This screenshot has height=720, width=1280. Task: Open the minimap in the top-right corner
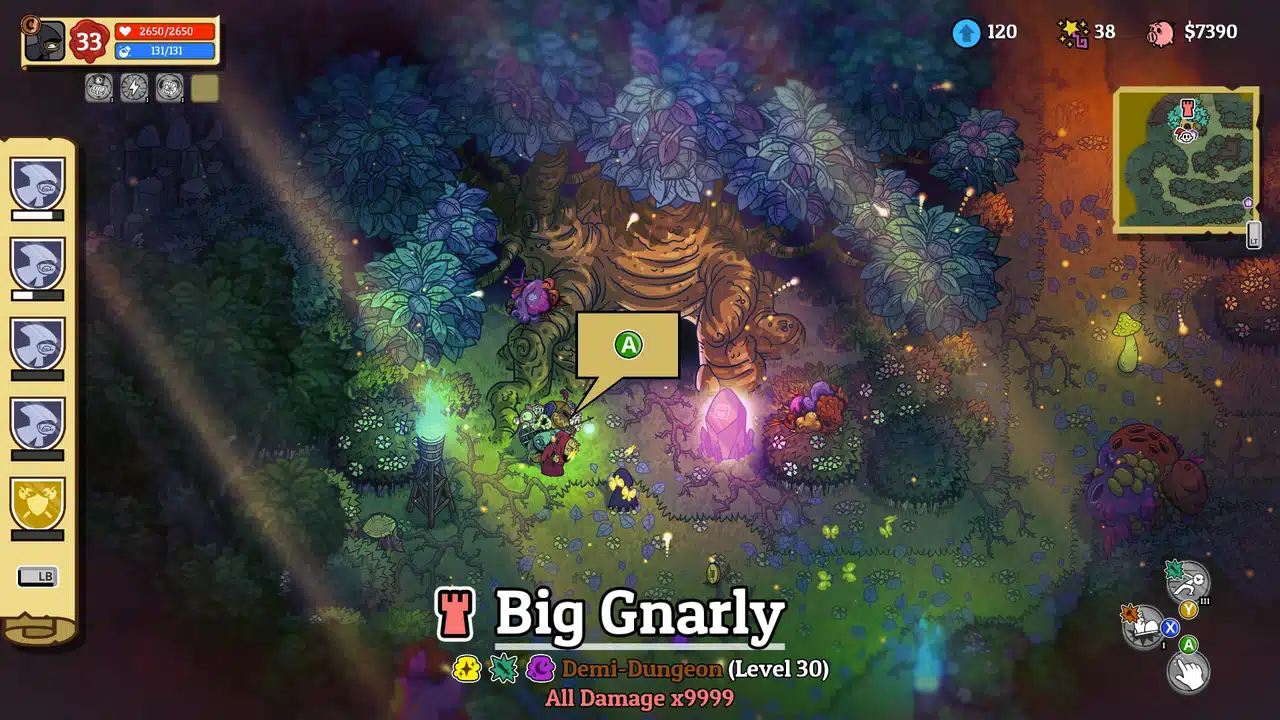pos(1185,160)
